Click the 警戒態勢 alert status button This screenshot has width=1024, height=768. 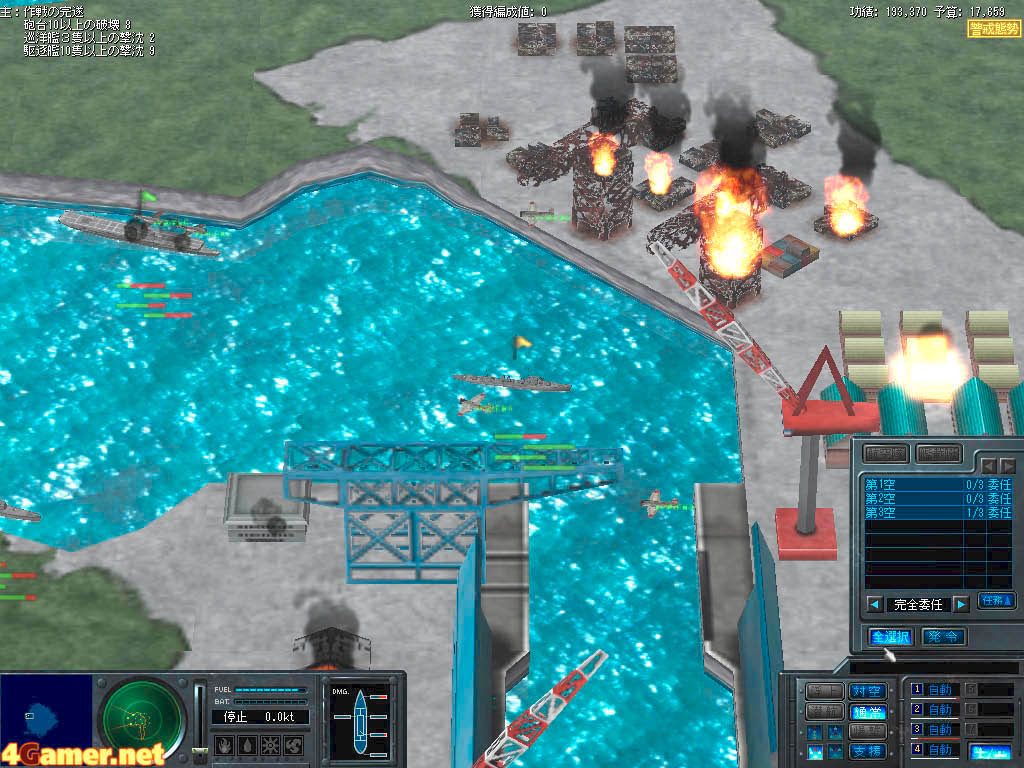[993, 29]
